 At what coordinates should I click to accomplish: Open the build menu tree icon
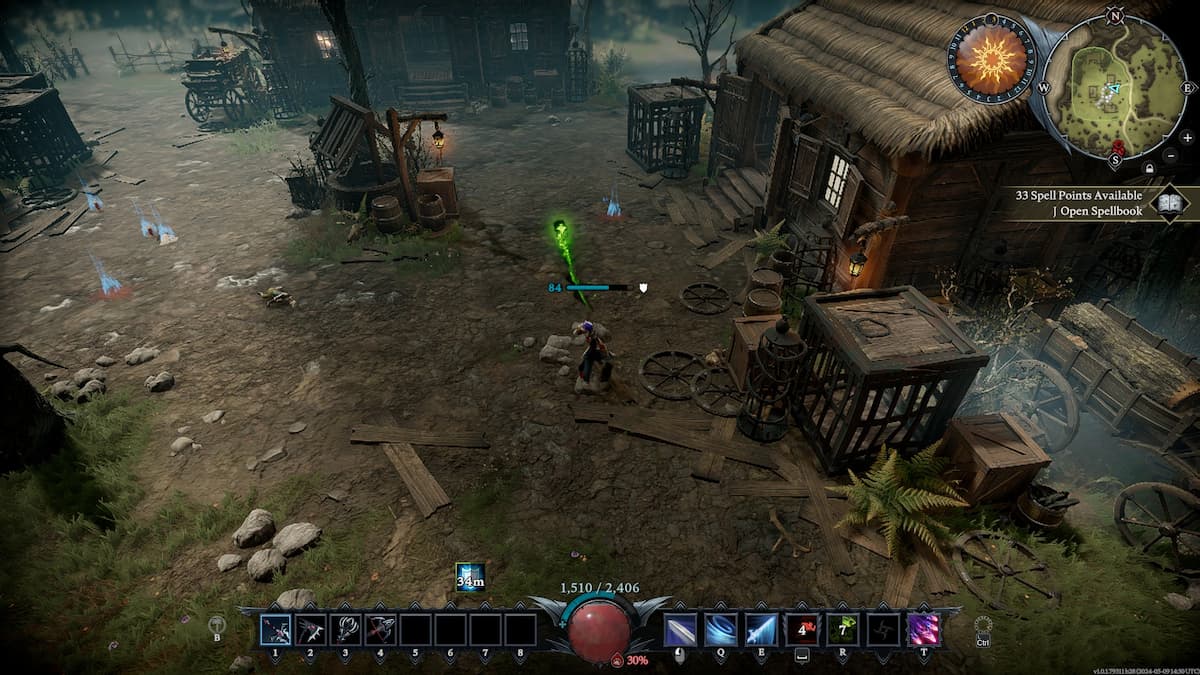click(216, 626)
